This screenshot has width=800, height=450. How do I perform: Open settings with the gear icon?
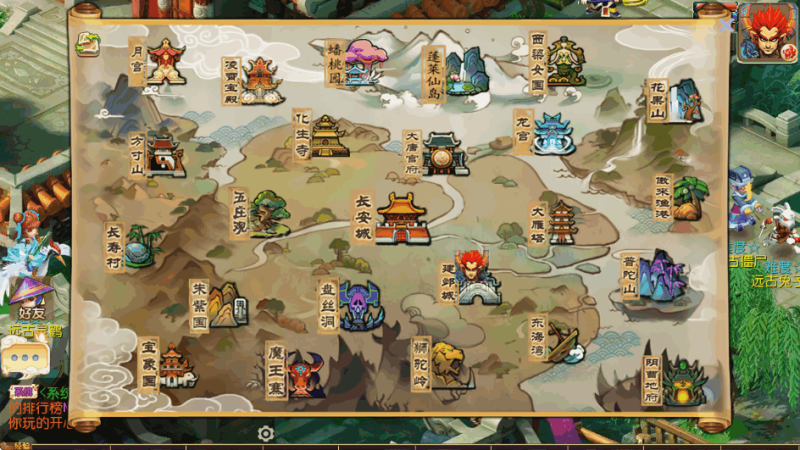tap(266, 433)
